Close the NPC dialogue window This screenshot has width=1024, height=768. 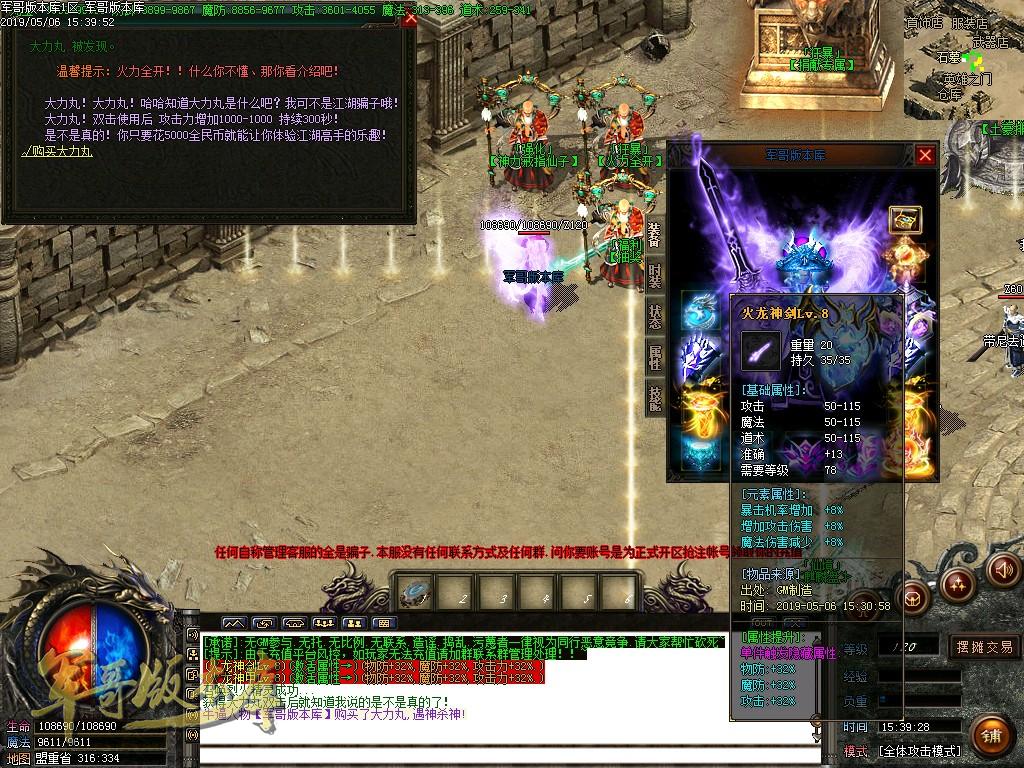(x=409, y=20)
